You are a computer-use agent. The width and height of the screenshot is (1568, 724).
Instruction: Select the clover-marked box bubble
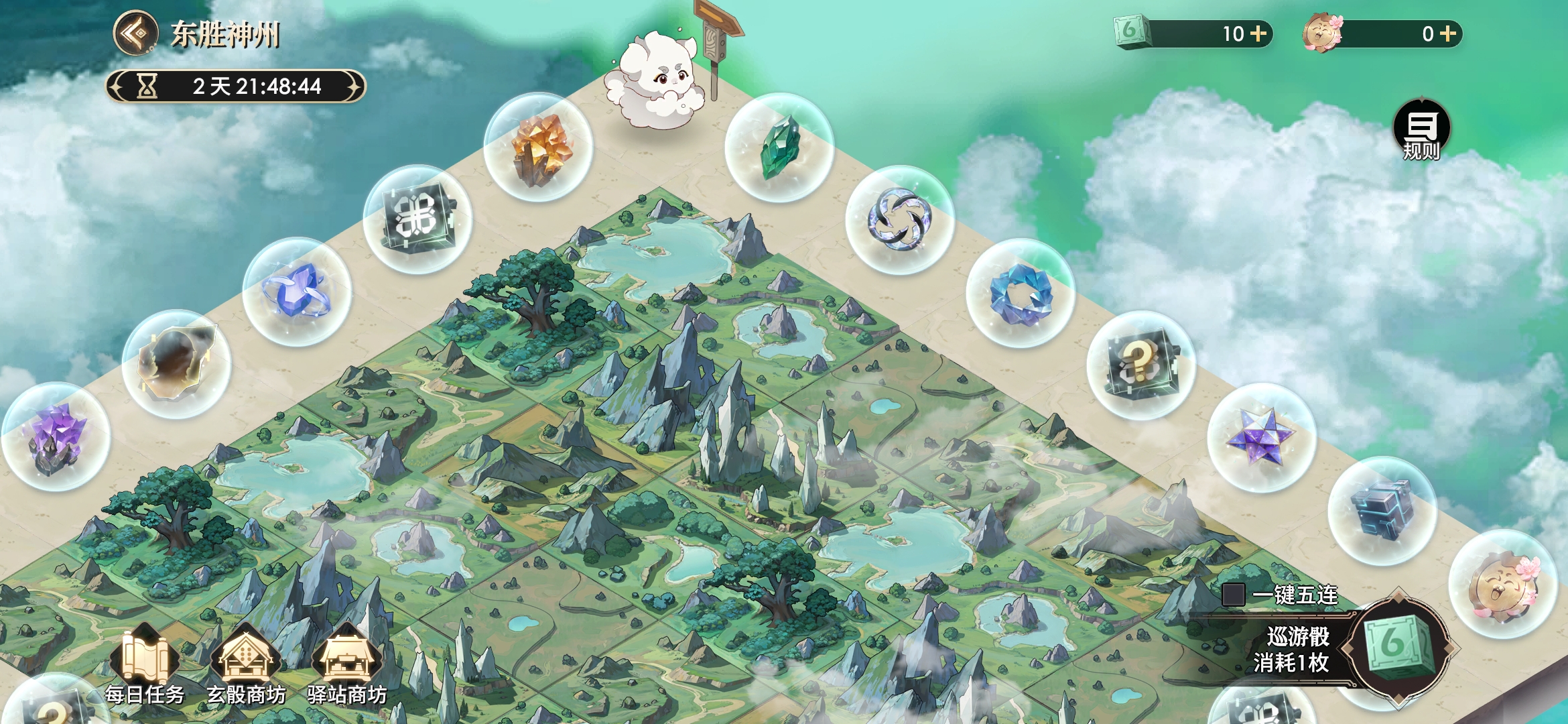coord(417,219)
